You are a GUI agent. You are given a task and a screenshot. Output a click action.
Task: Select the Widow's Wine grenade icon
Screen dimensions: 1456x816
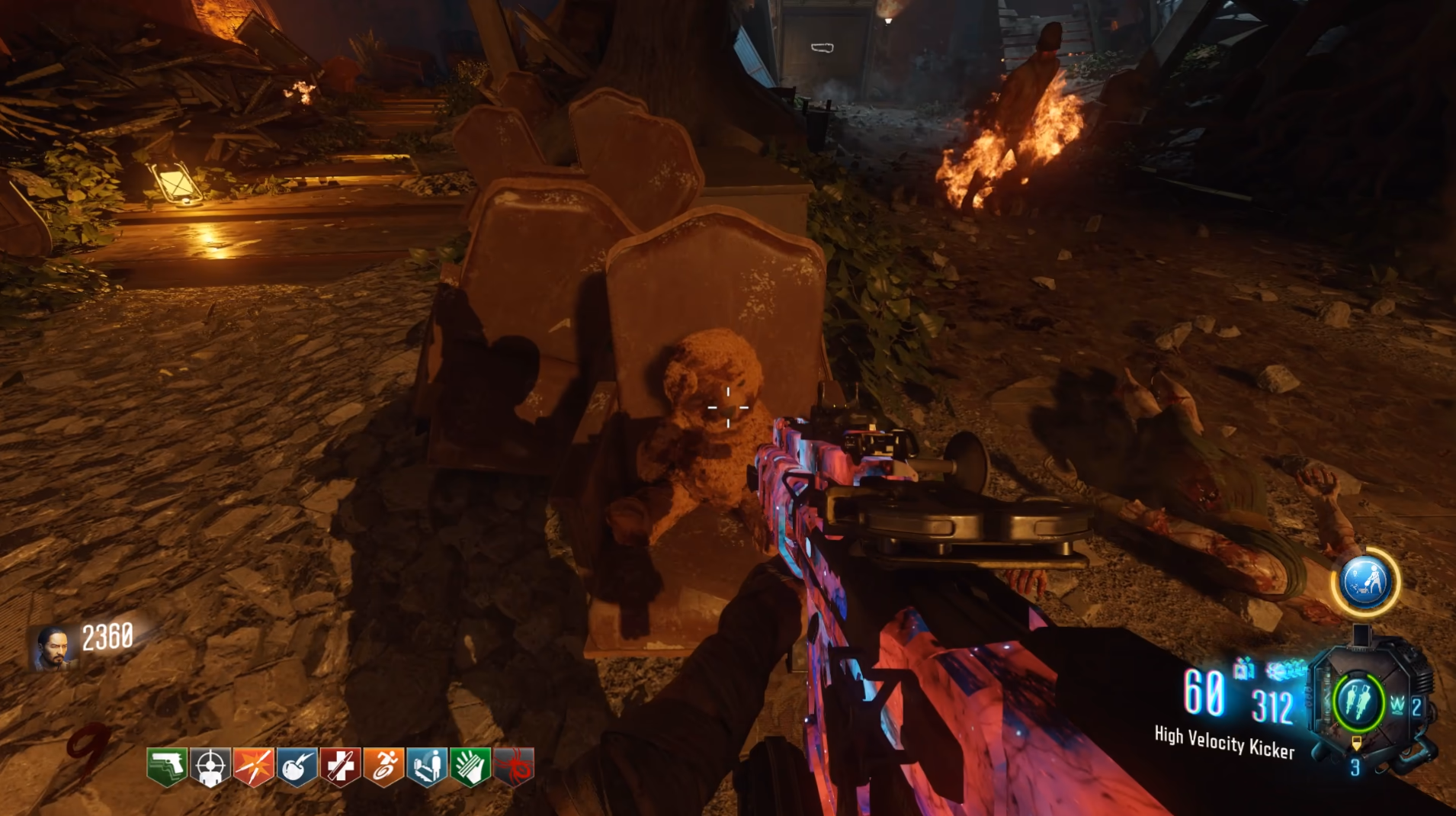pos(1397,706)
